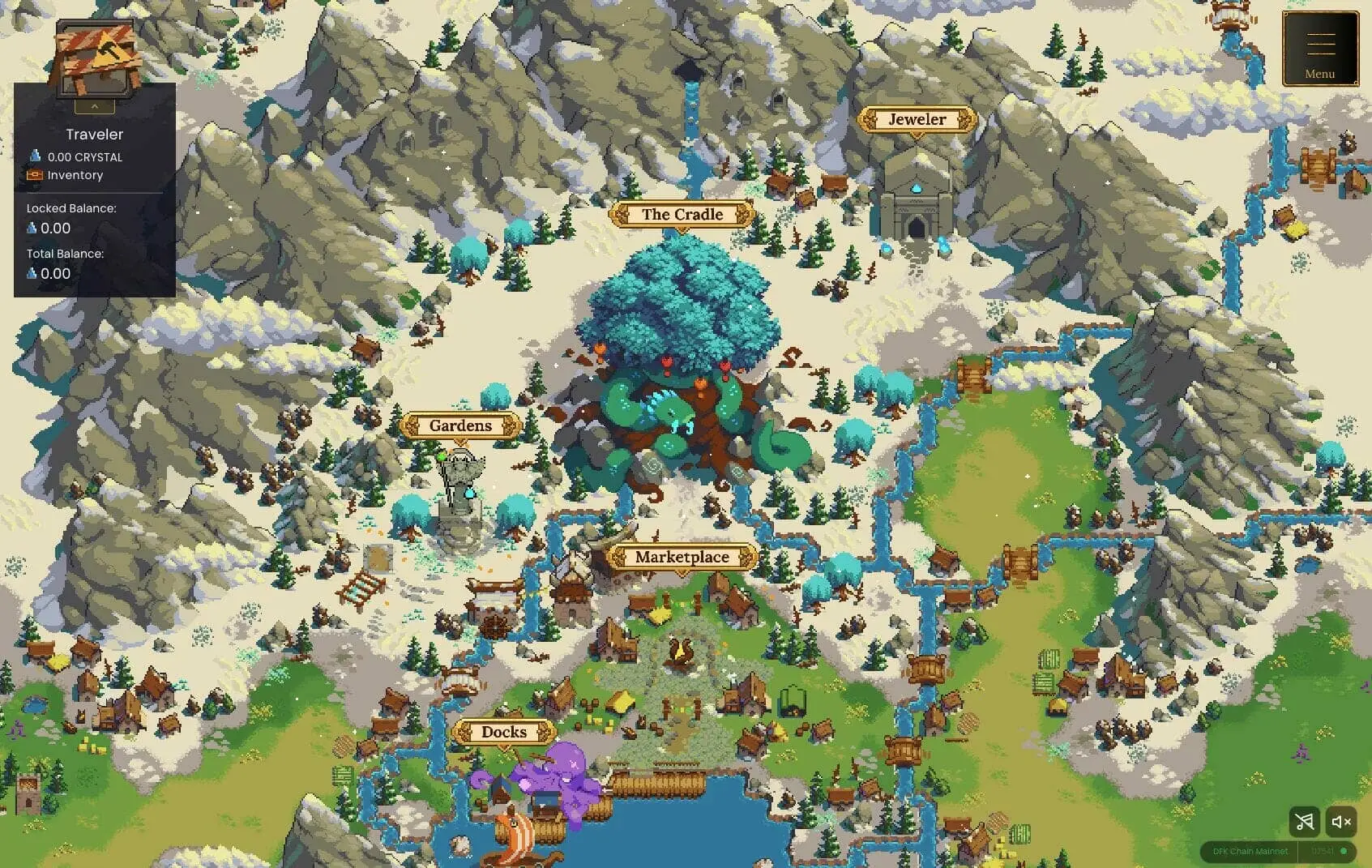The image size is (1372, 868).
Task: Click the CRYSTAL droplet icon next to 0.00
Action: pyautogui.click(x=34, y=156)
